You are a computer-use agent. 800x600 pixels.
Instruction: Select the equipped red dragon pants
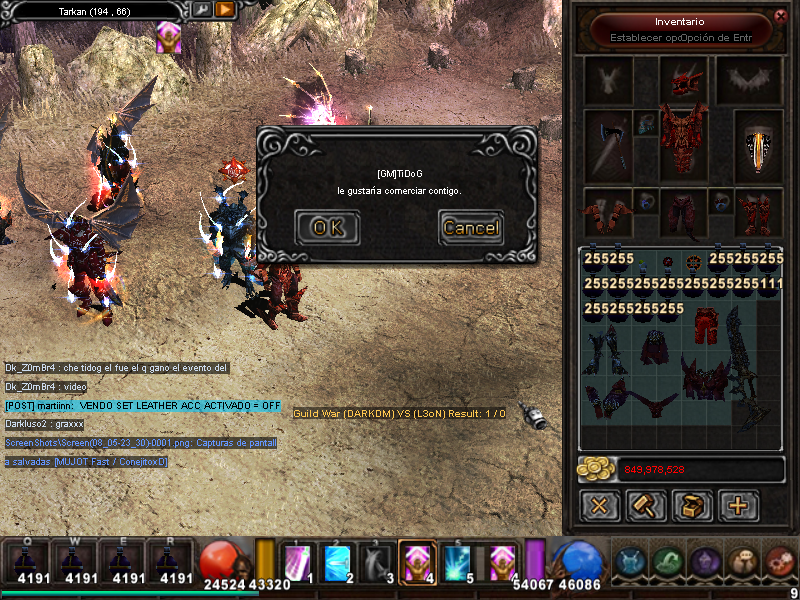tap(683, 212)
